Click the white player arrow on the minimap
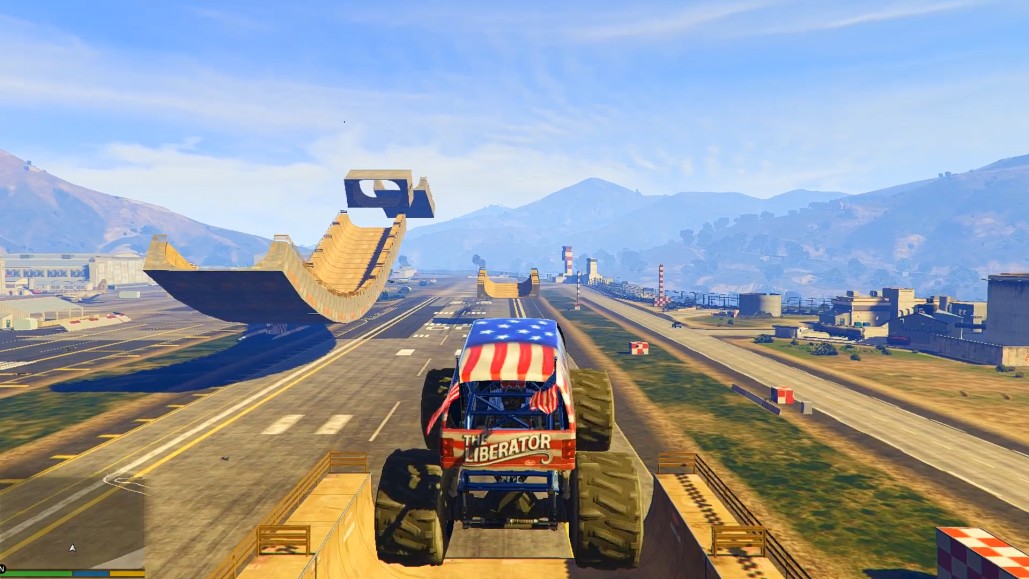1029x579 pixels. click(x=71, y=548)
